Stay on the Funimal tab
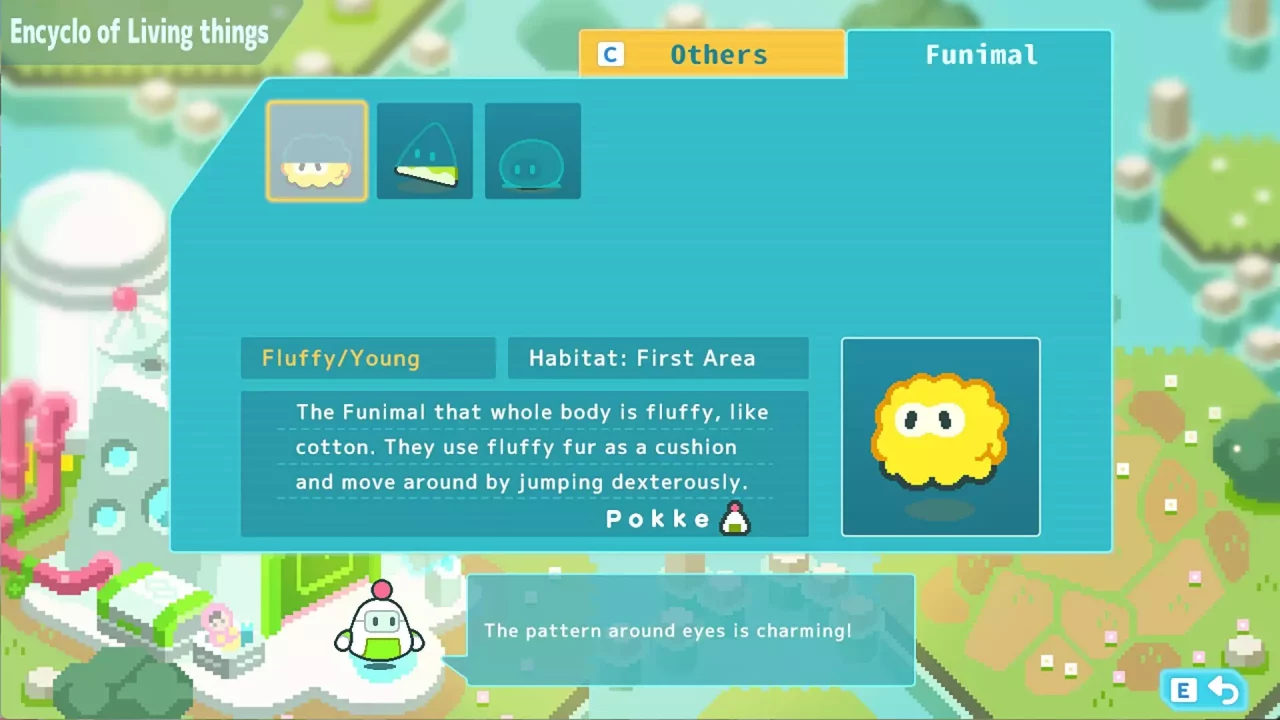The image size is (1280, 720). tap(981, 54)
